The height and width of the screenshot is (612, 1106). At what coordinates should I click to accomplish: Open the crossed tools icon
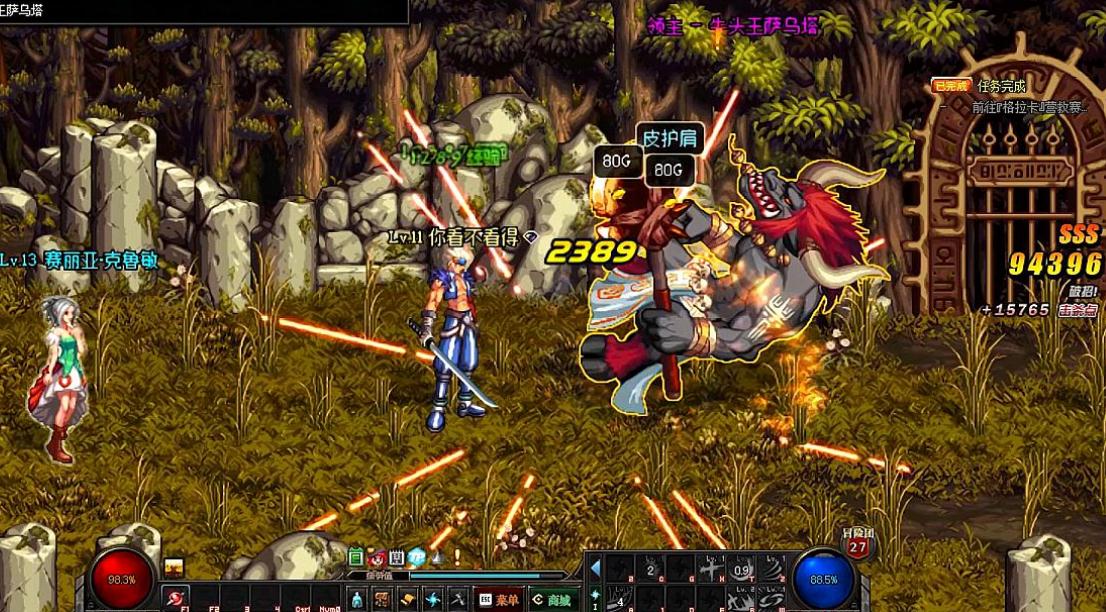[456, 599]
